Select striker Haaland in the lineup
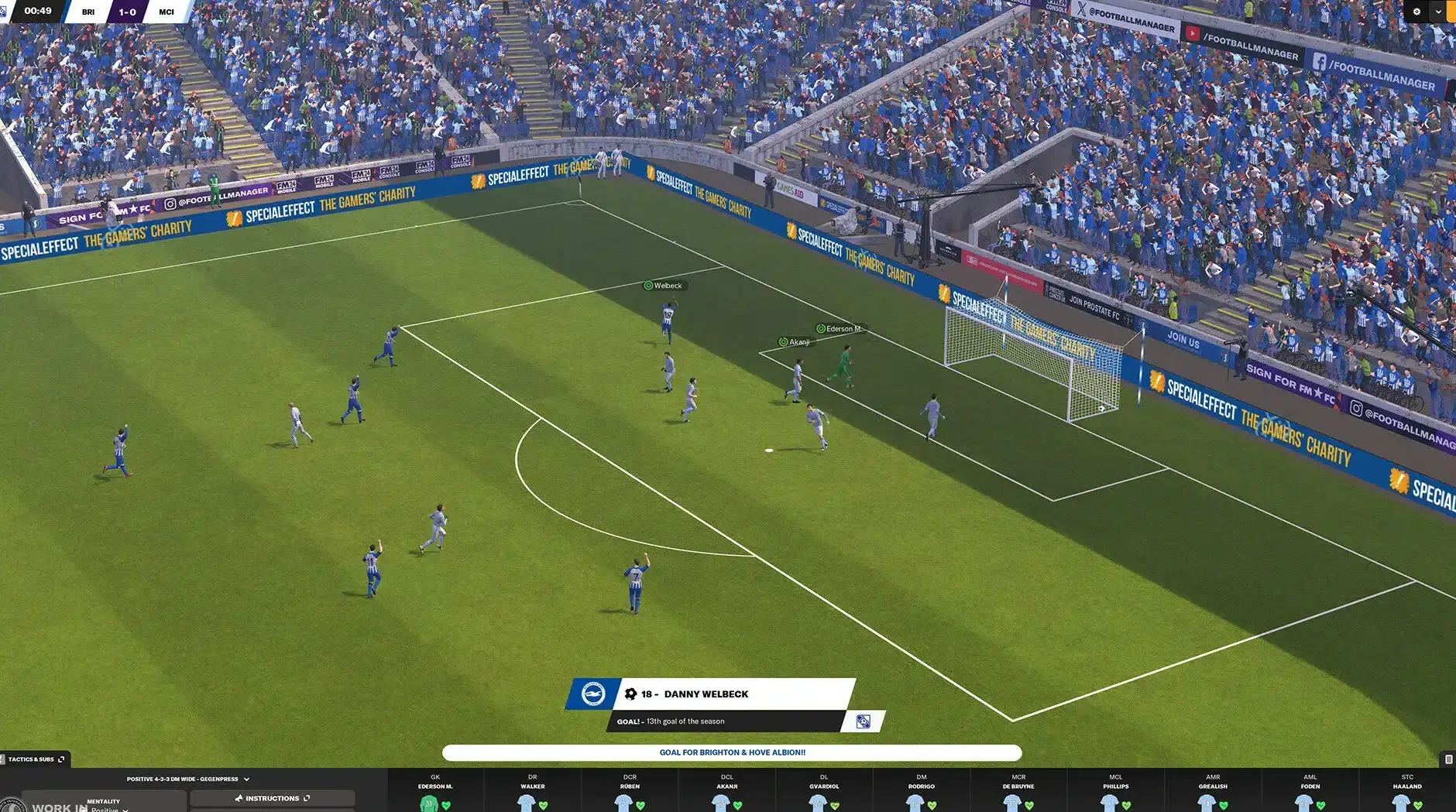 [x=1407, y=793]
